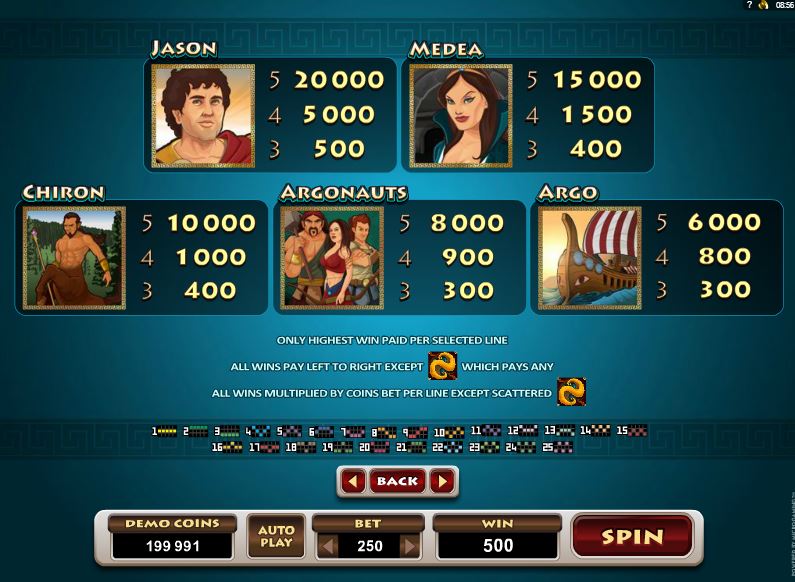
Task: Open help via the question mark icon
Action: pyautogui.click(x=748, y=5)
